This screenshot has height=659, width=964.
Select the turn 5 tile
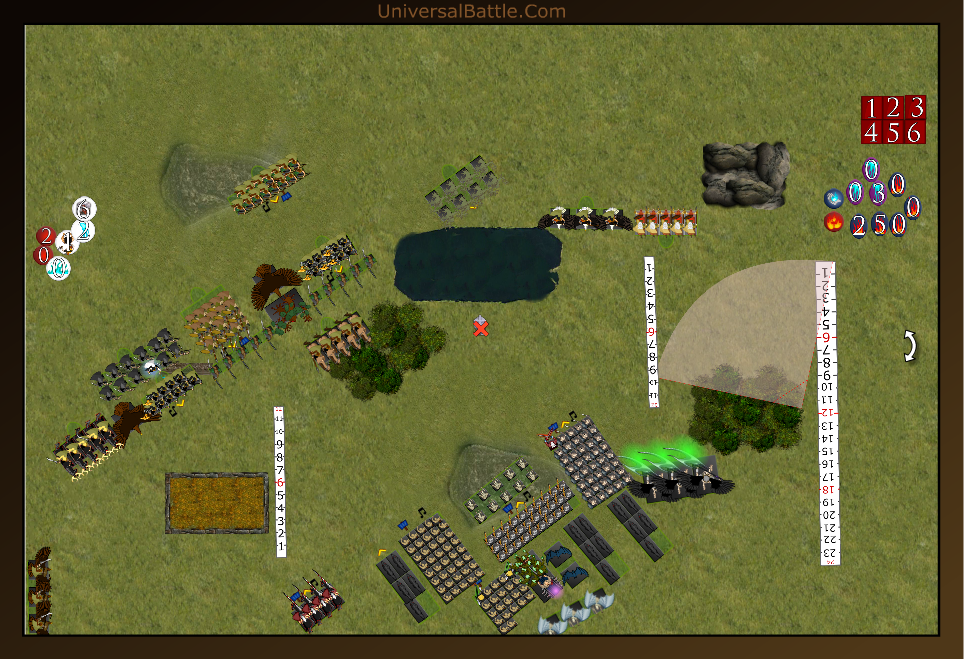click(893, 132)
